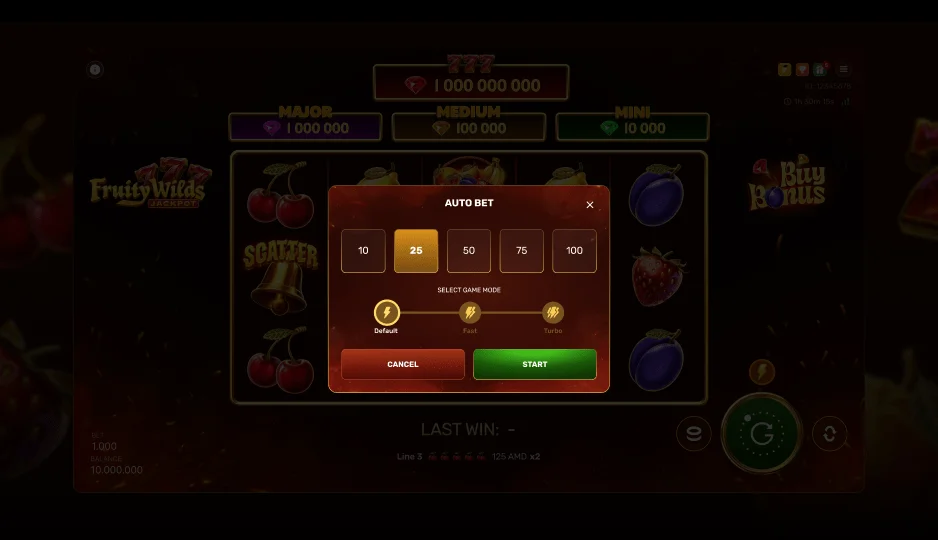The height and width of the screenshot is (540, 938).
Task: Open the green gift box icon
Action: (x=819, y=70)
